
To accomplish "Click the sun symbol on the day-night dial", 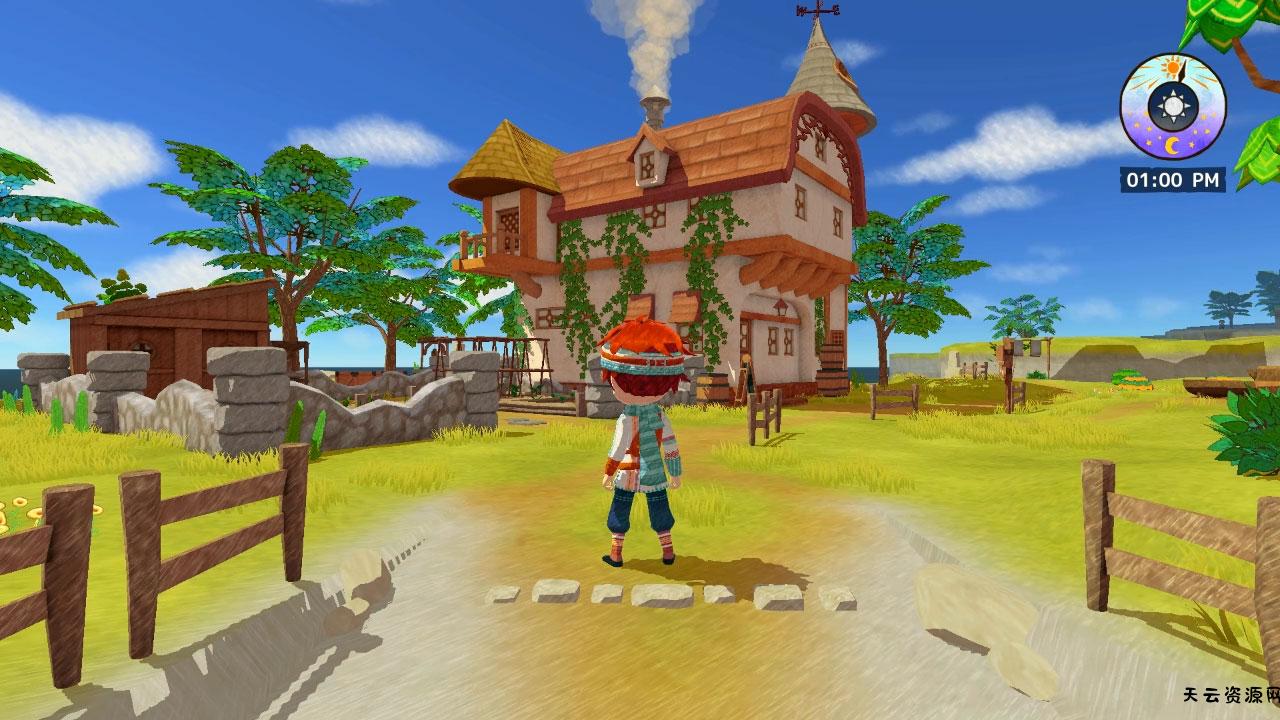I will 1172,66.
